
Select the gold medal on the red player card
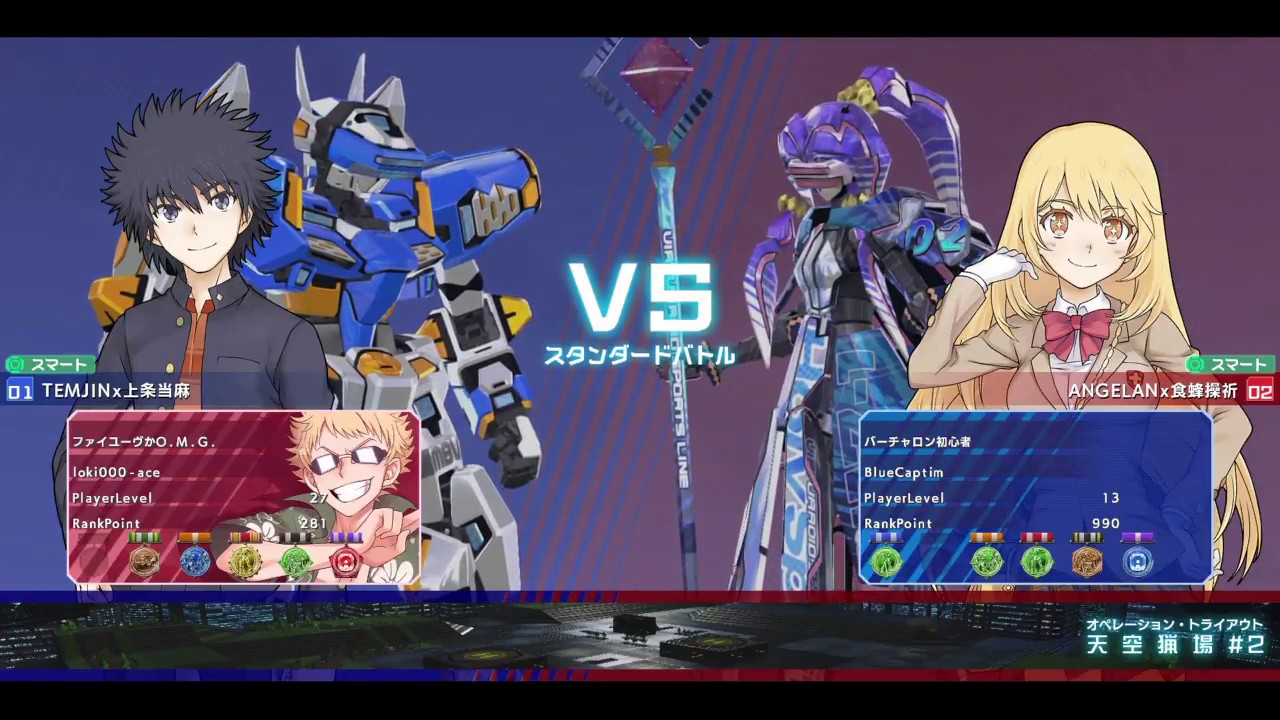click(x=244, y=561)
